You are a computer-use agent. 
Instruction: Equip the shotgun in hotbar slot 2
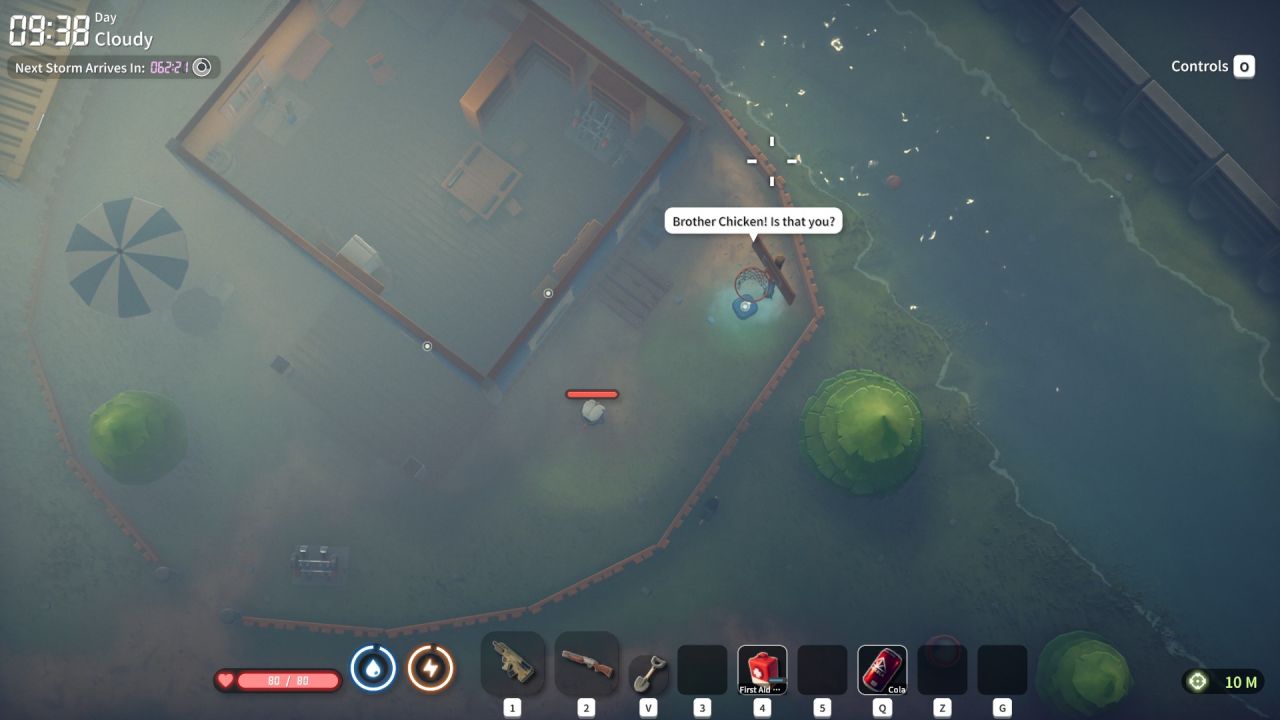click(x=587, y=663)
